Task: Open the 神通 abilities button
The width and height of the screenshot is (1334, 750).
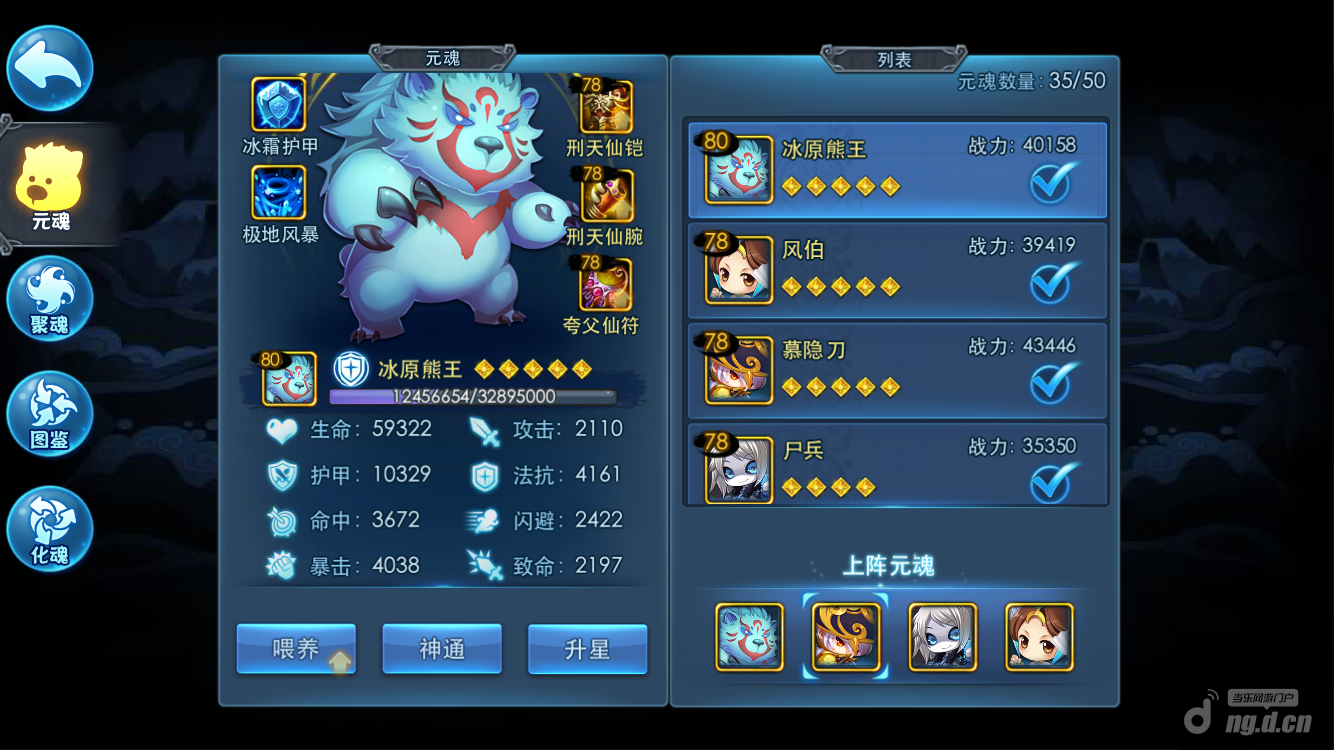Action: click(x=442, y=649)
